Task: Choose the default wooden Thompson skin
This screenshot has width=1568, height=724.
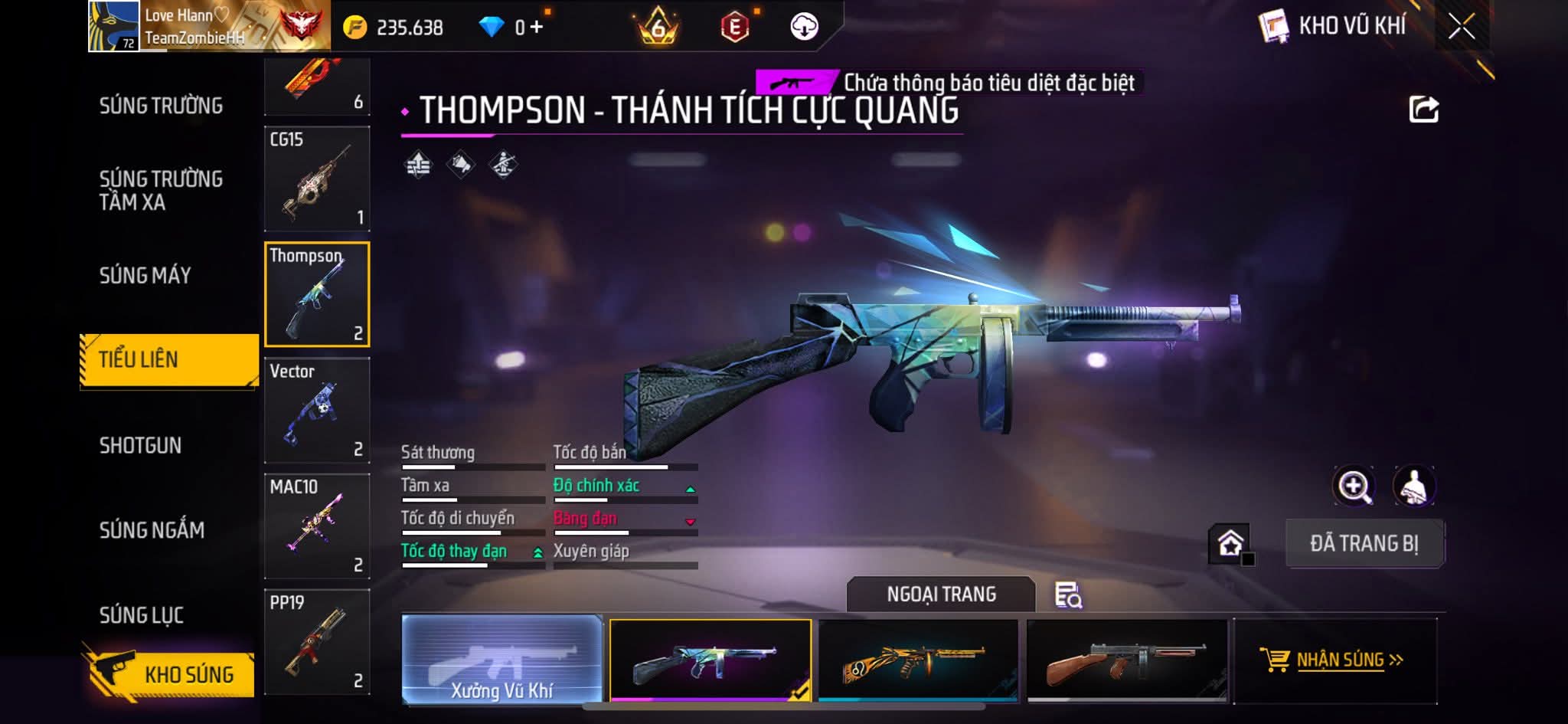Action: point(1126,660)
